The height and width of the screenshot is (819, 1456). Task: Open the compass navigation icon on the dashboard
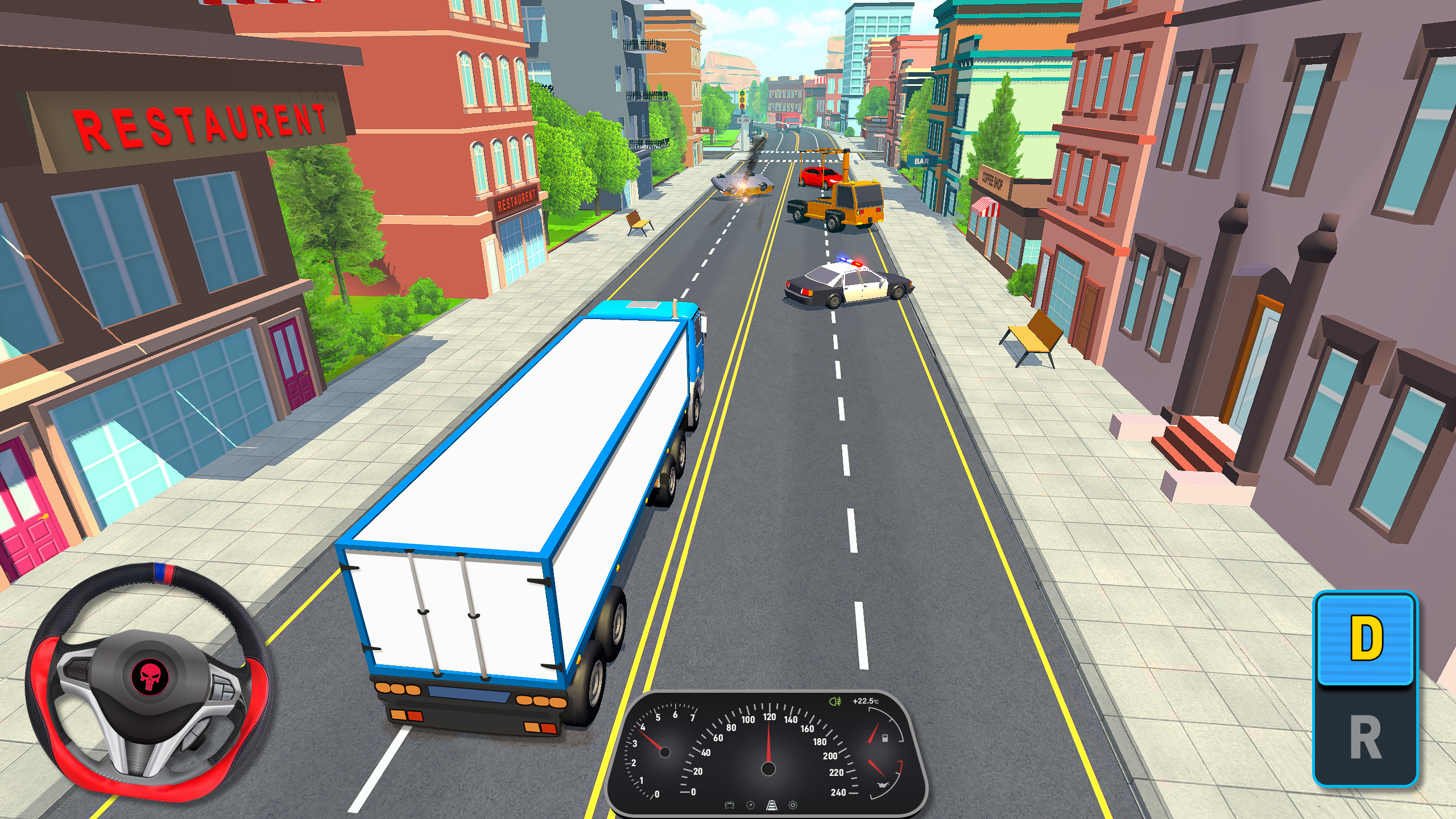(750, 805)
